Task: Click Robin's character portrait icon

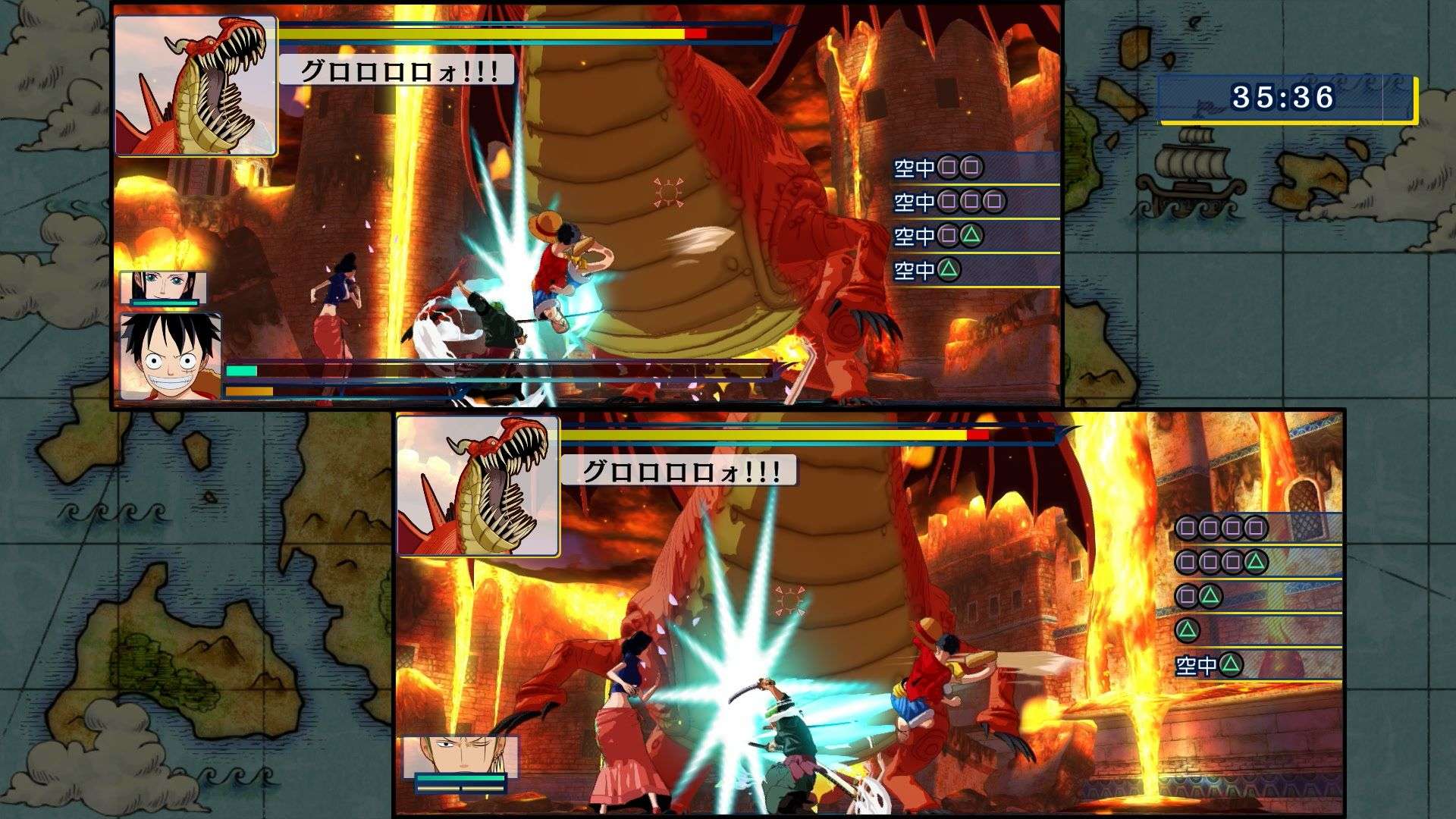Action: pos(165,284)
